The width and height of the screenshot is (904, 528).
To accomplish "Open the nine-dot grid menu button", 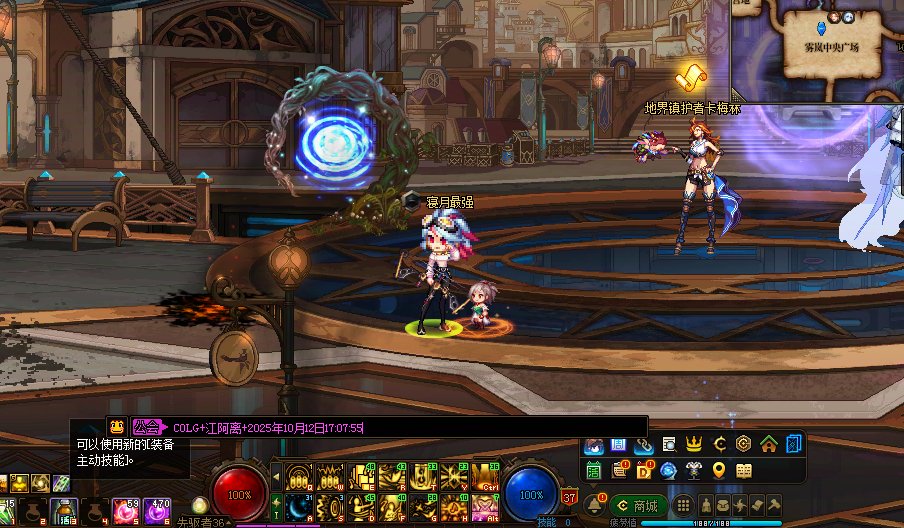I will tap(683, 506).
